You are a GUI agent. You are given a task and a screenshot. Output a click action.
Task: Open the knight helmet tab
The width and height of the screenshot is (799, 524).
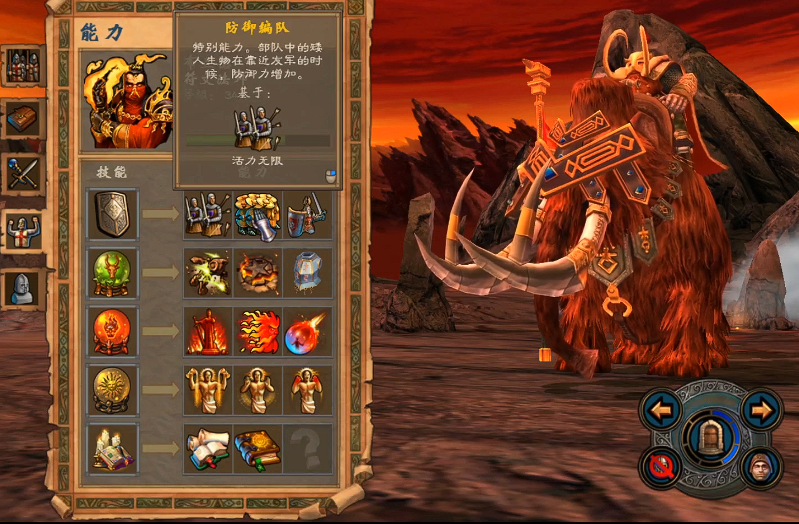22,289
